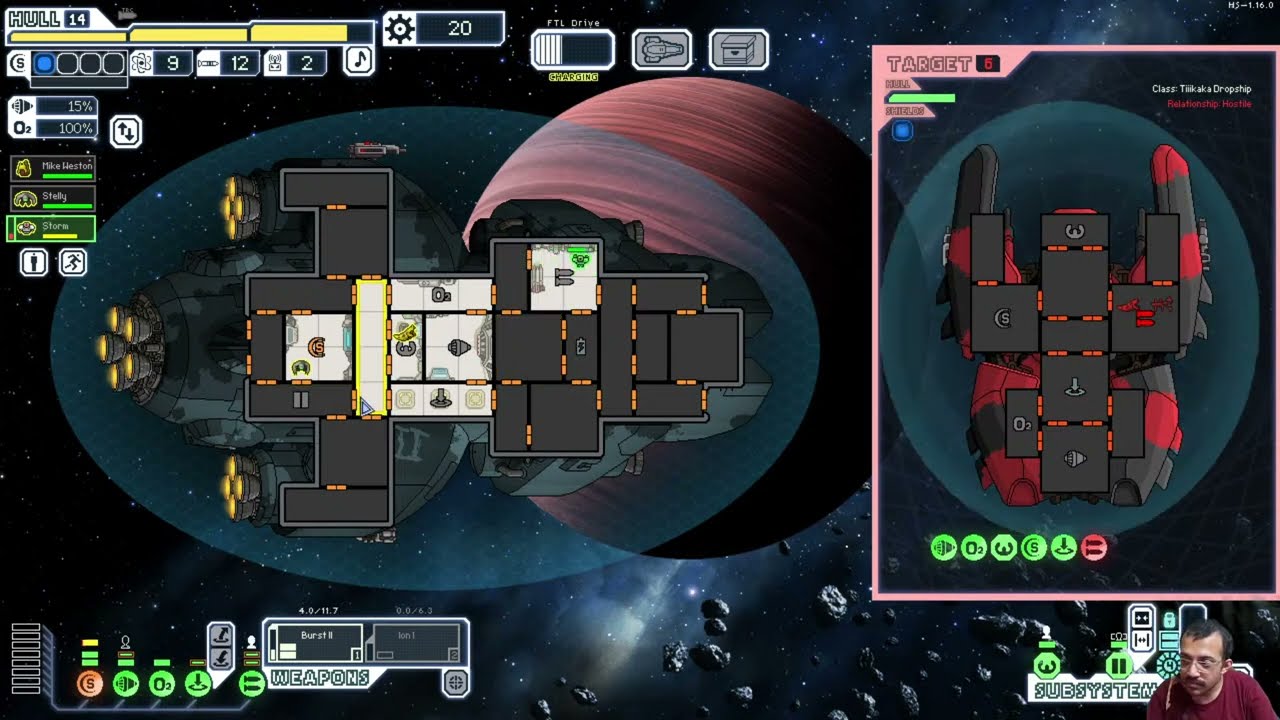
Task: Close all doors button
Action: tap(1142, 617)
